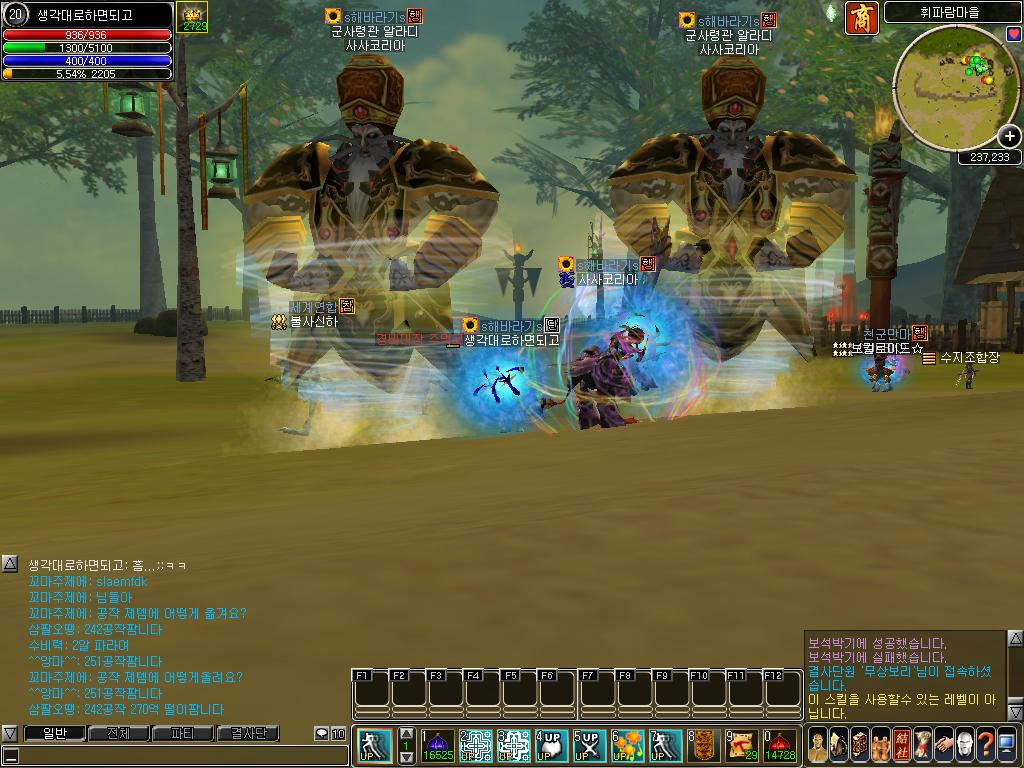
Task: Use the red potion in slot 0
Action: point(780,746)
